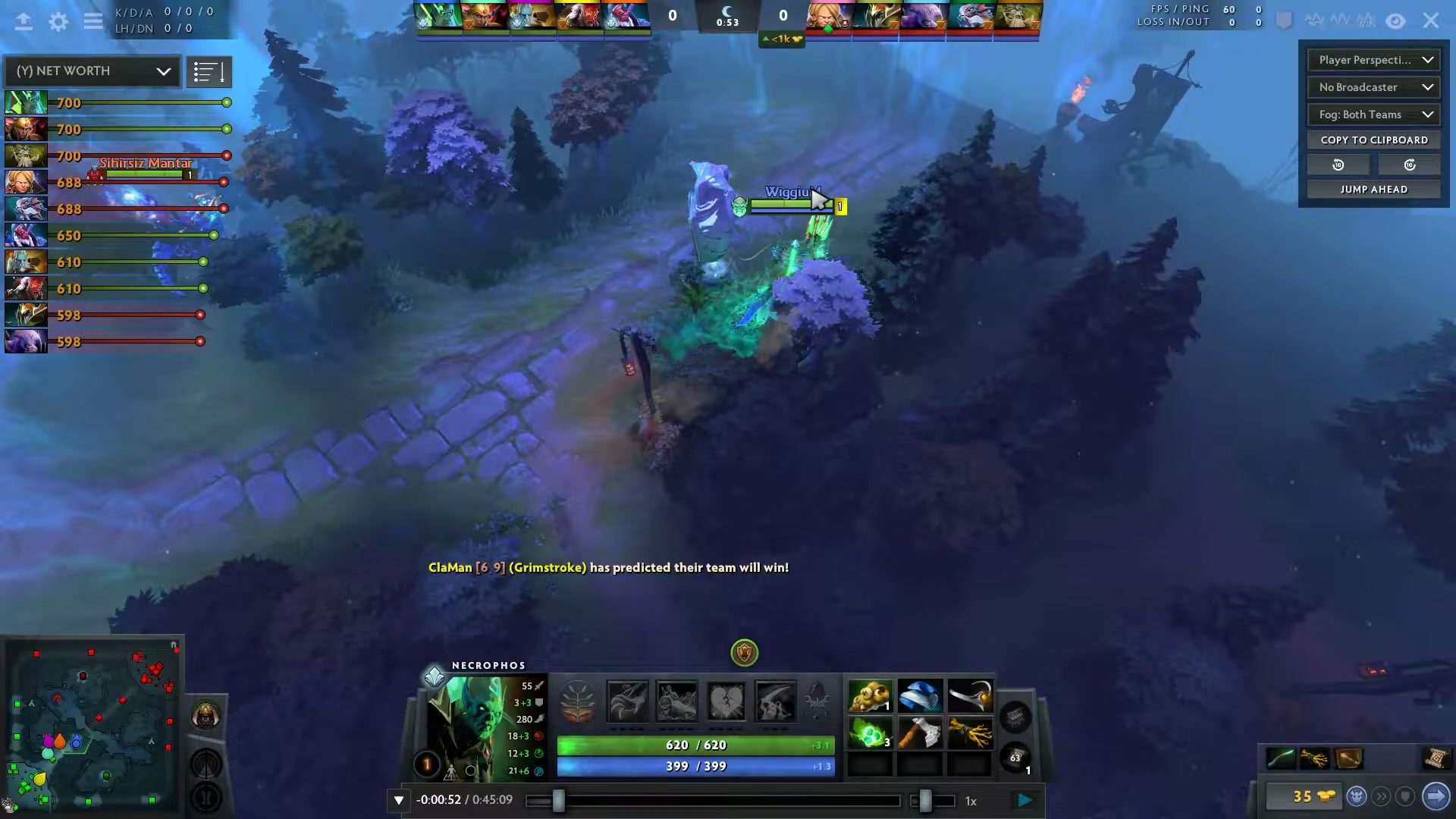Open the hamburger menu icon top left
Screen dimensions: 1456x819
tap(93, 21)
